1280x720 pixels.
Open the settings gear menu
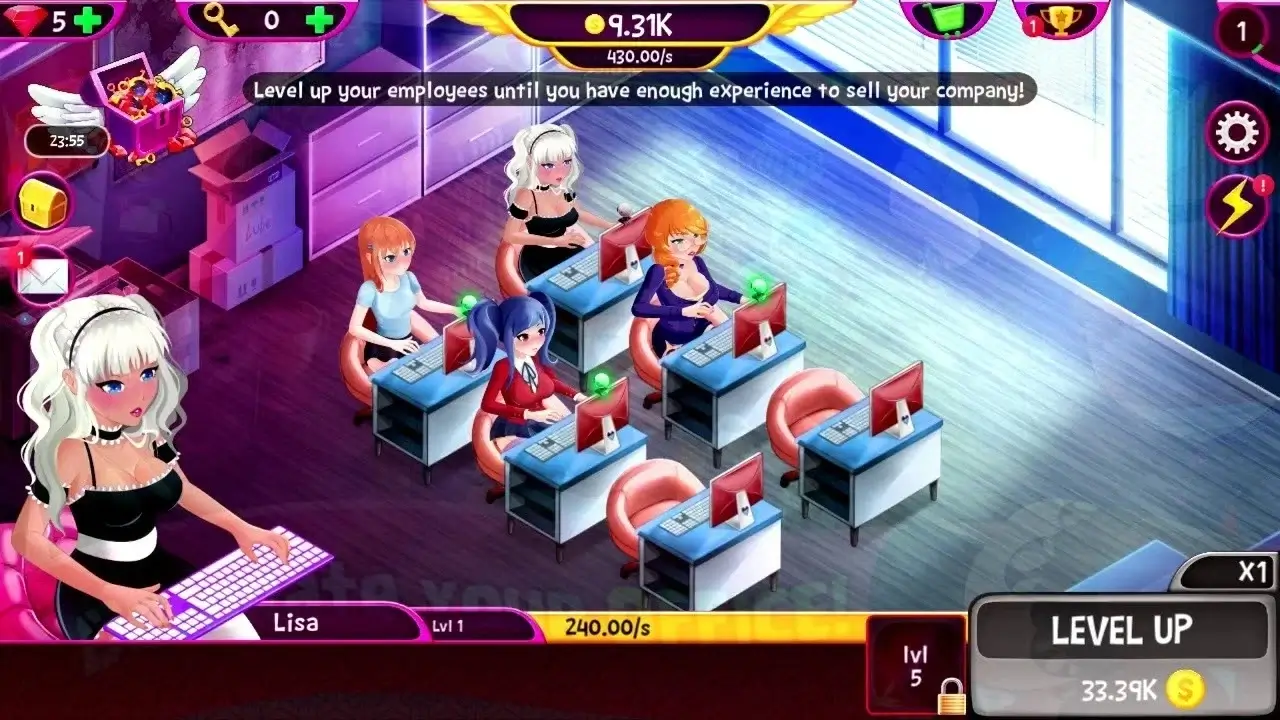tap(1237, 130)
